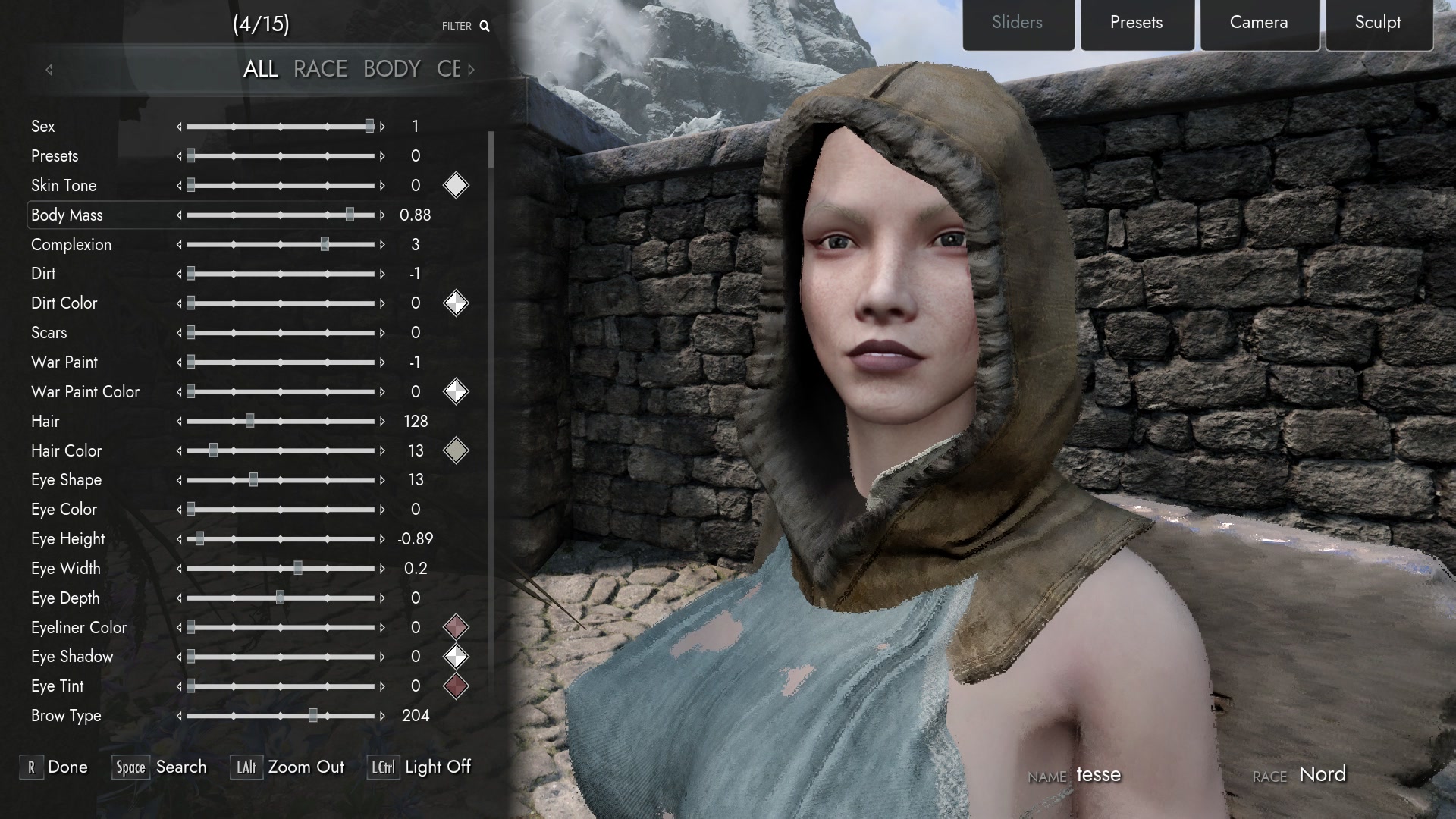This screenshot has width=1456, height=819.
Task: Open the War Paint Color swatch
Action: point(456,391)
